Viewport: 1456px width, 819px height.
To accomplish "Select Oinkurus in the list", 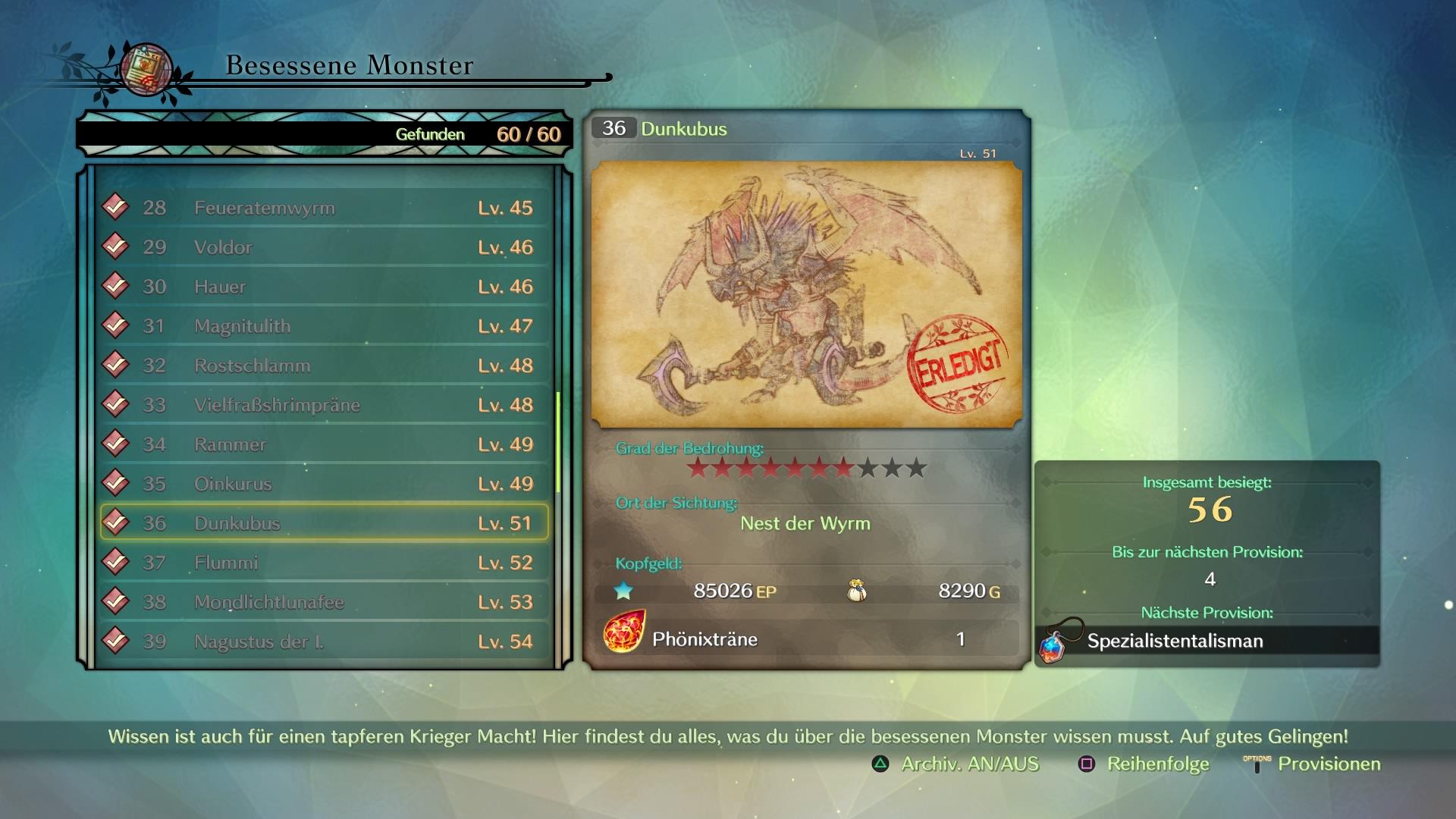I will [x=325, y=484].
